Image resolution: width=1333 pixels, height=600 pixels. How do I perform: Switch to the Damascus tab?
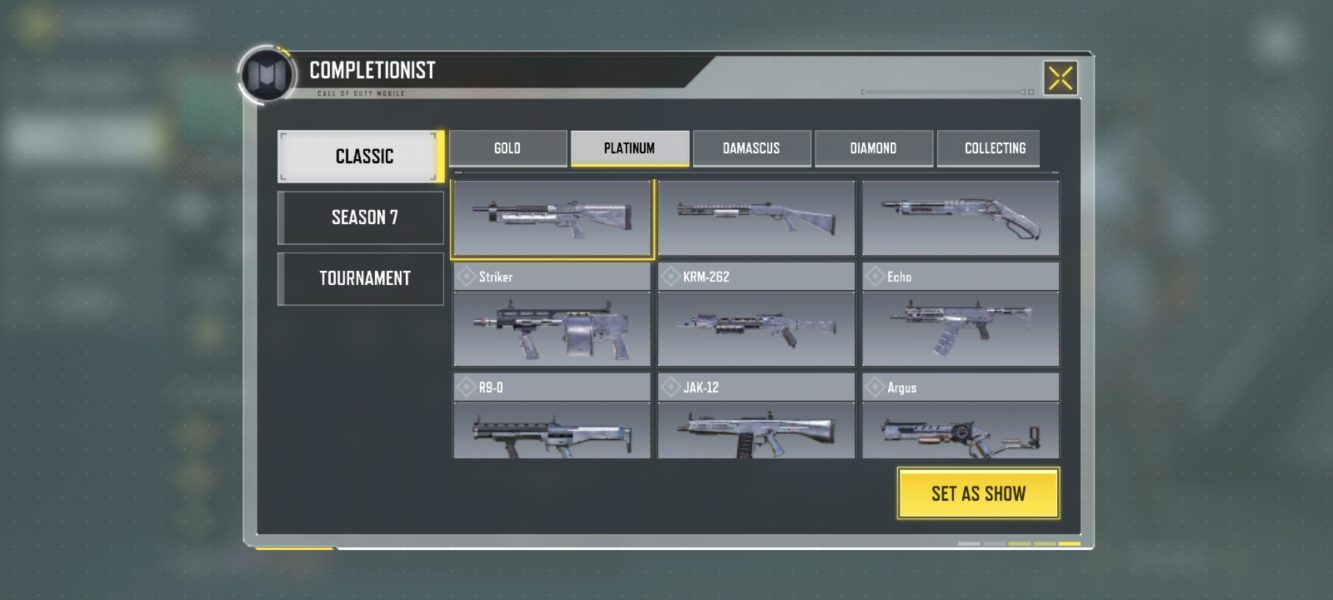(x=751, y=148)
